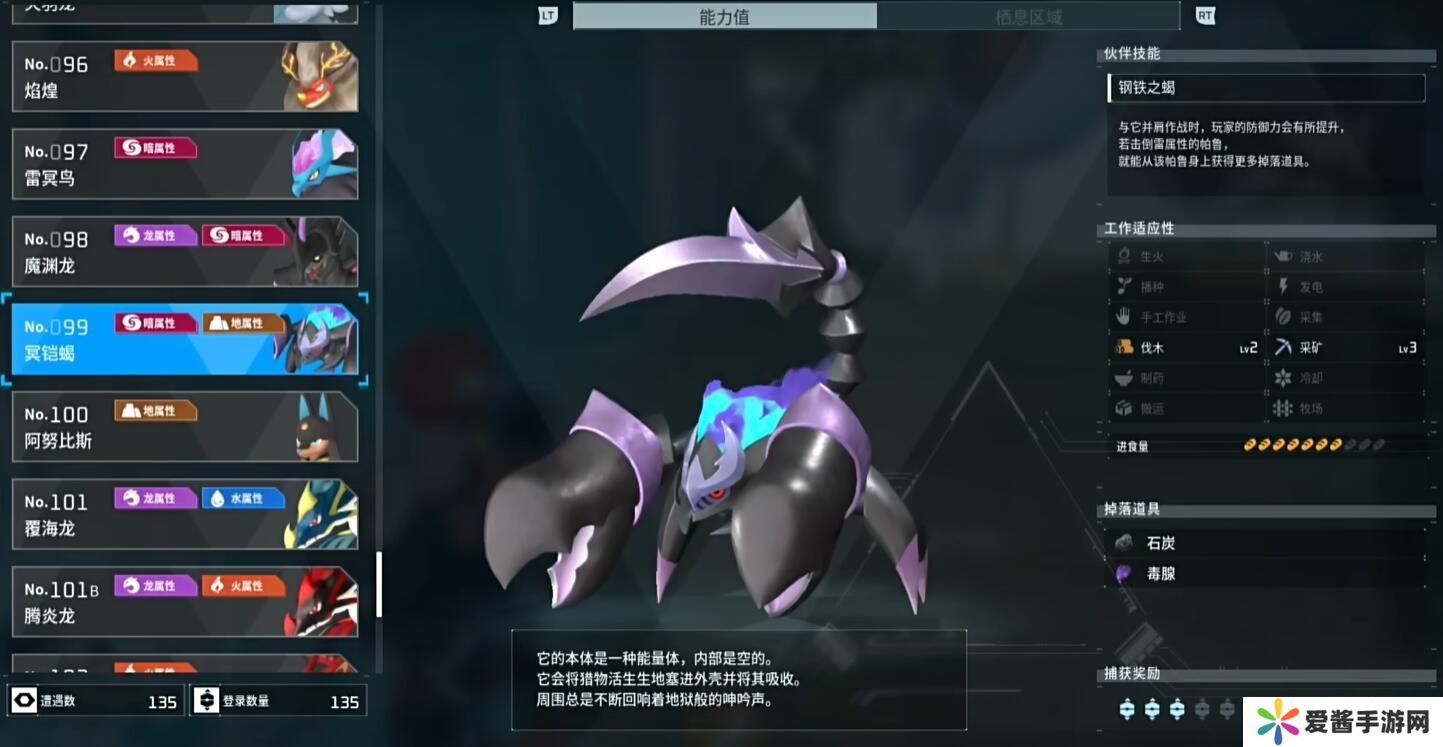Click the 钢铁之蝎 partner skill field
Viewport: 1443px width, 747px height.
(x=1266, y=88)
